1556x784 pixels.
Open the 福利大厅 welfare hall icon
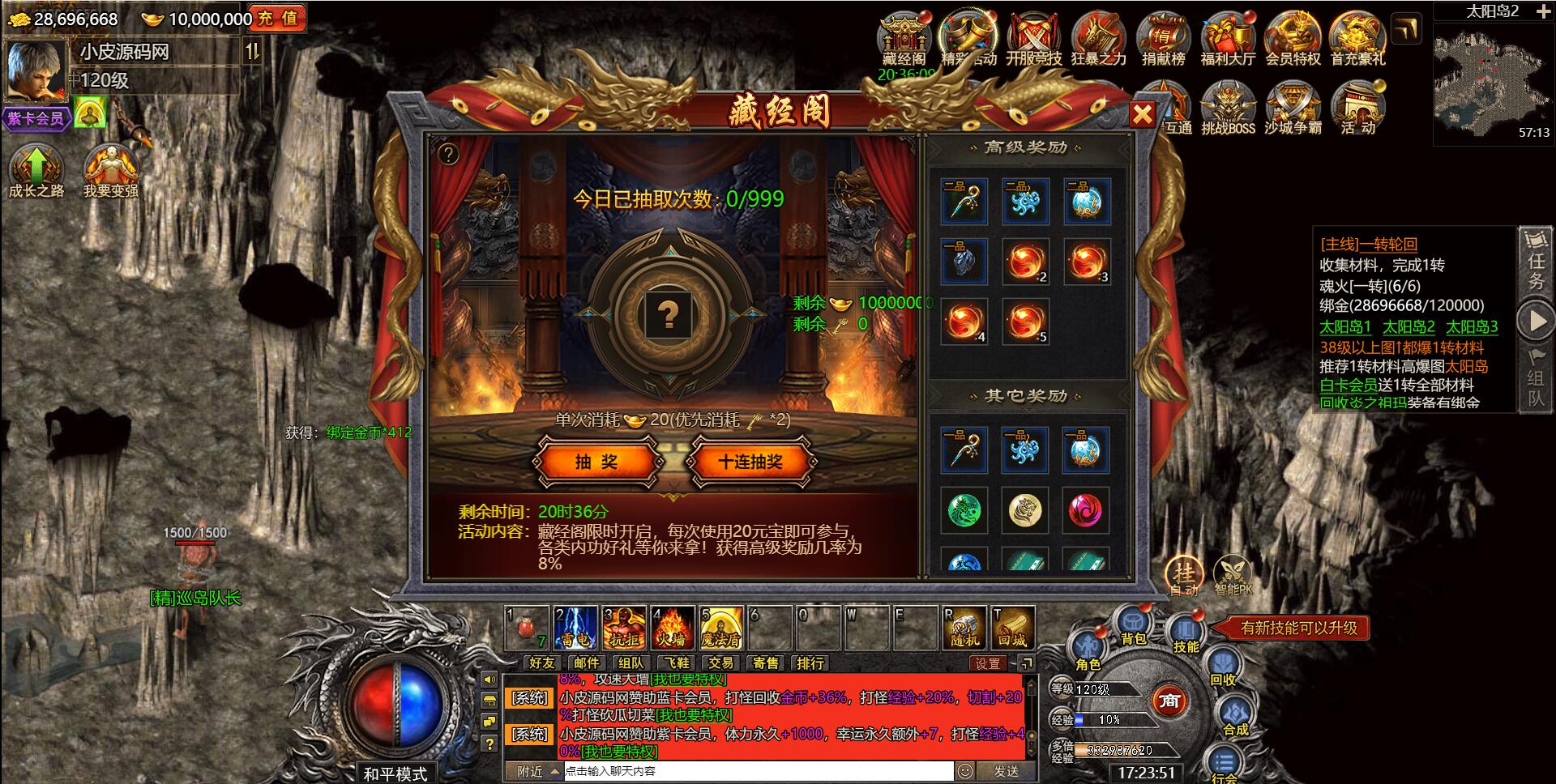click(1227, 38)
